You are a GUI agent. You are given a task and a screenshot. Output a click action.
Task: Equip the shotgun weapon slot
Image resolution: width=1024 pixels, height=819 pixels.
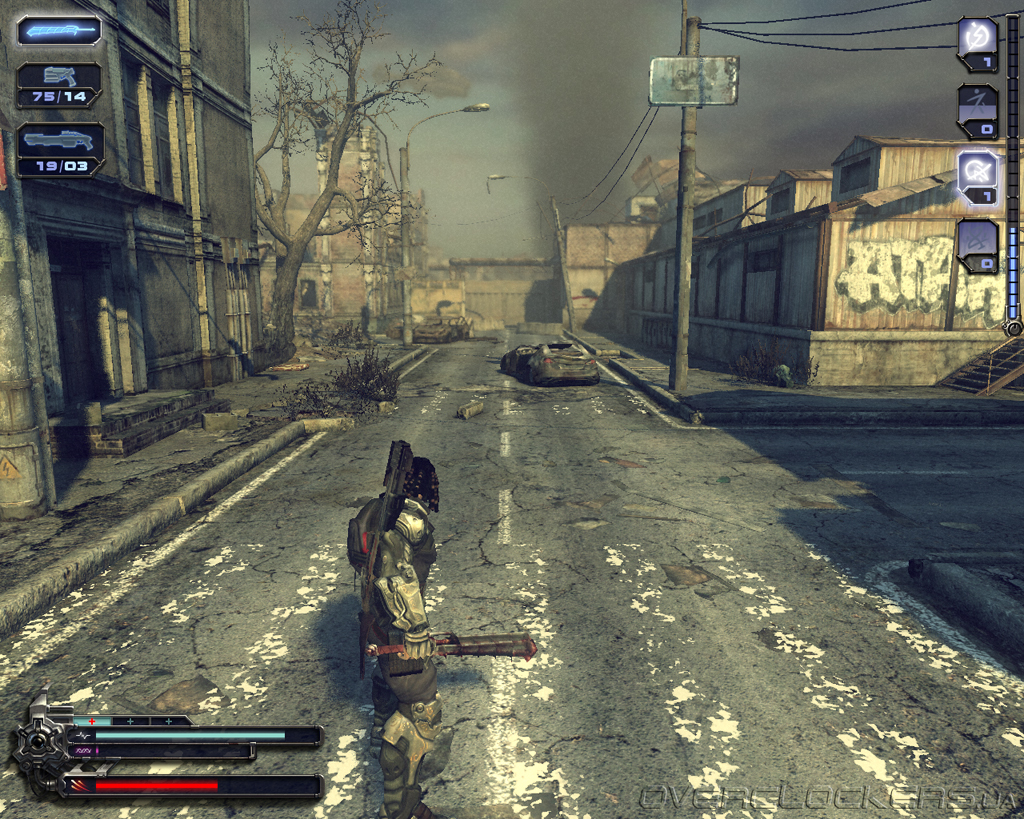pyautogui.click(x=59, y=147)
